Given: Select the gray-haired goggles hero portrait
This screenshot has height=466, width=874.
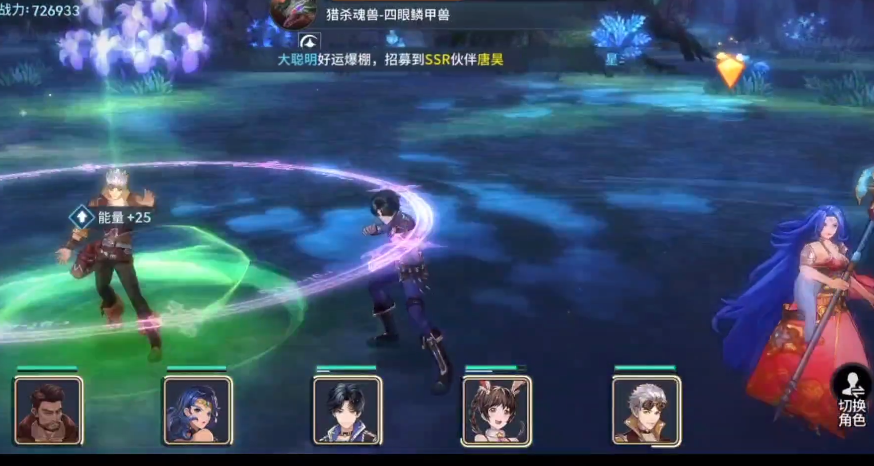Looking at the screenshot, I should (645, 410).
